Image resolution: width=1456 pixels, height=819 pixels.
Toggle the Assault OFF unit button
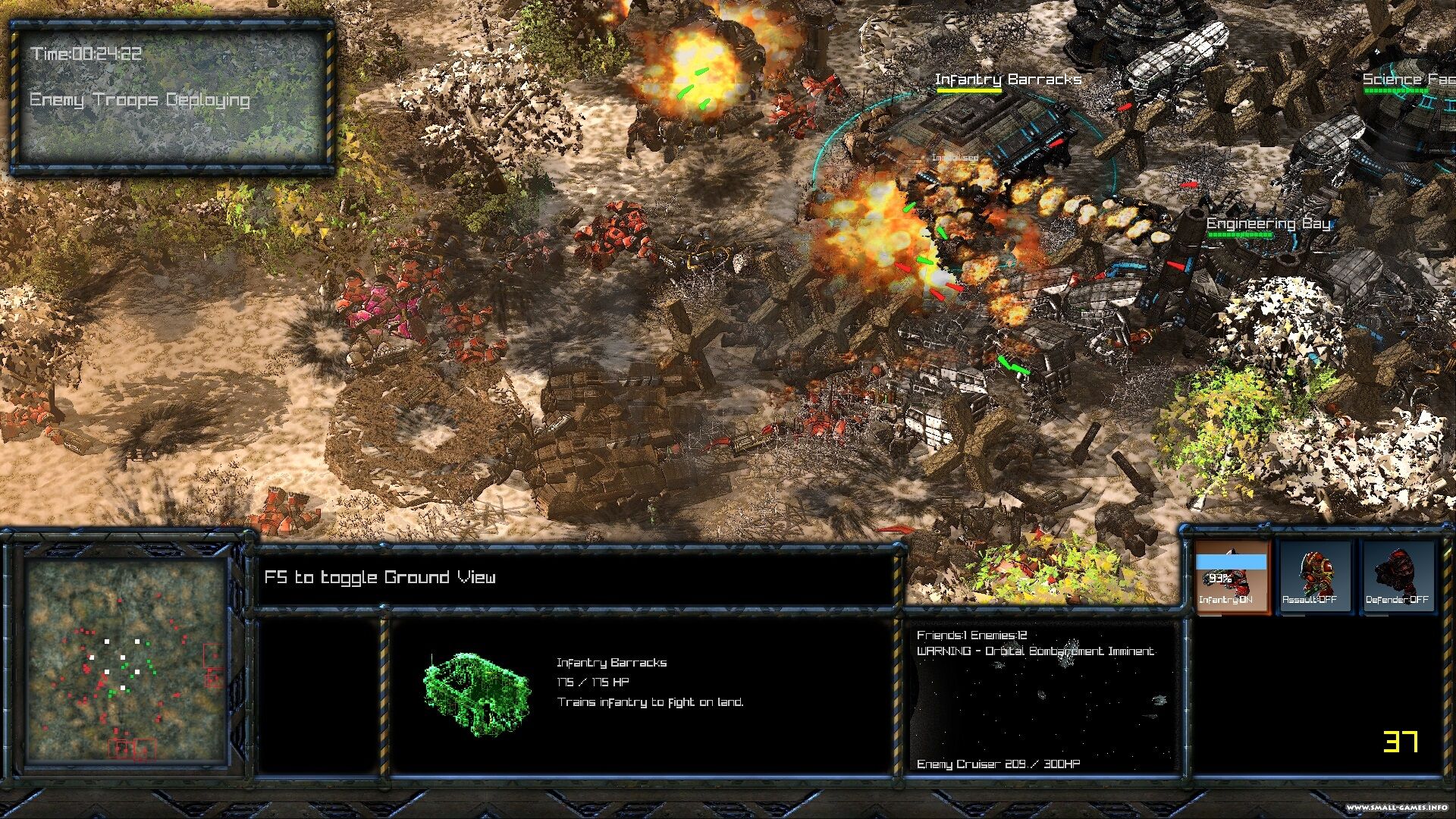tap(1315, 576)
